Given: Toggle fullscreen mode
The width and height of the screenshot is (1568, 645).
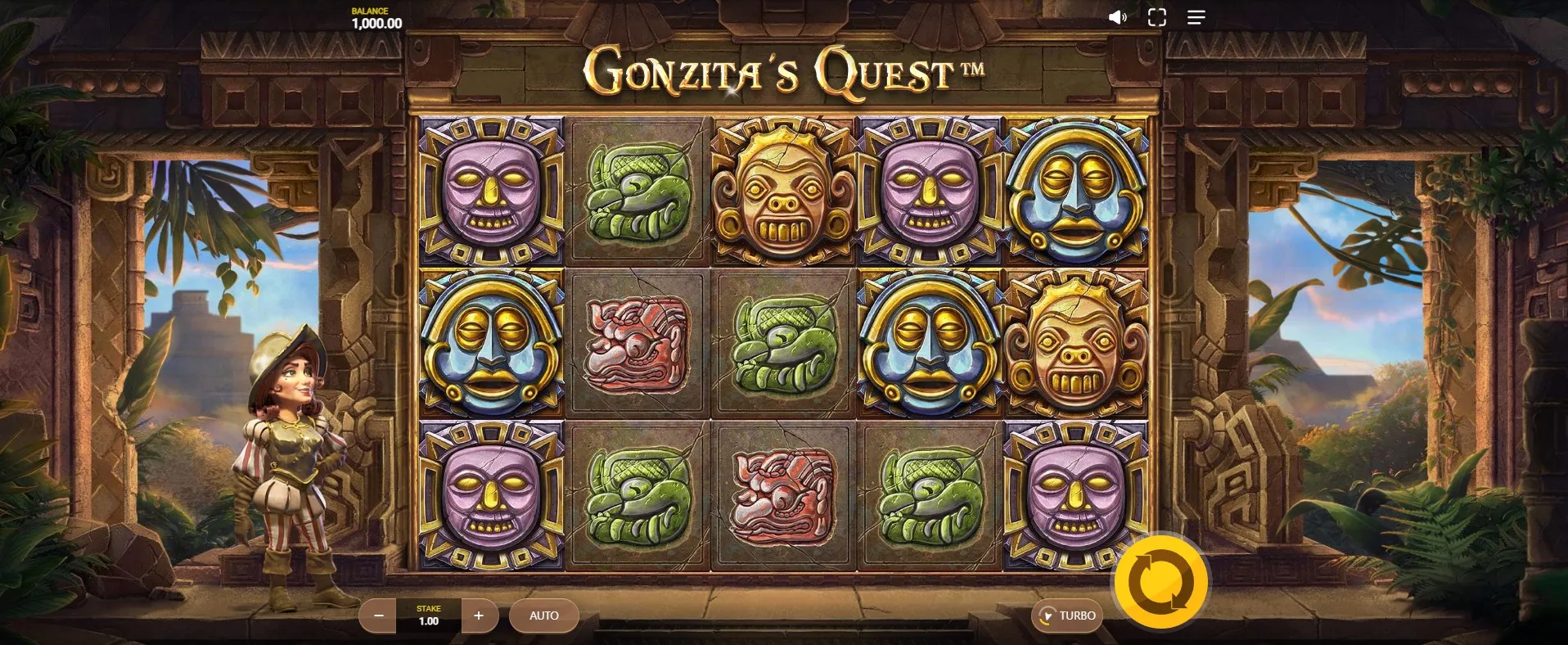Looking at the screenshot, I should [x=1156, y=18].
